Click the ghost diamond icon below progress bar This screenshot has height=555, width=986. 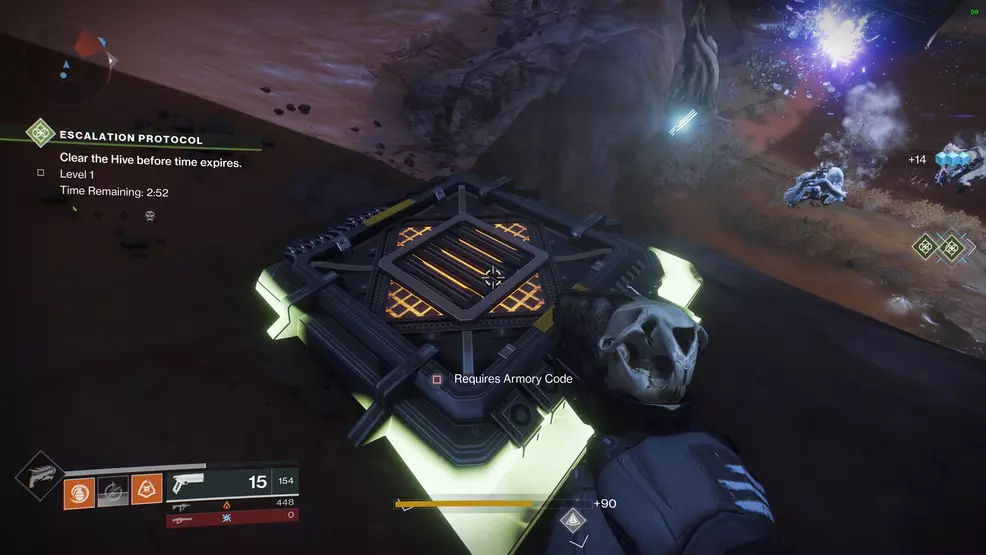pyautogui.click(x=572, y=519)
